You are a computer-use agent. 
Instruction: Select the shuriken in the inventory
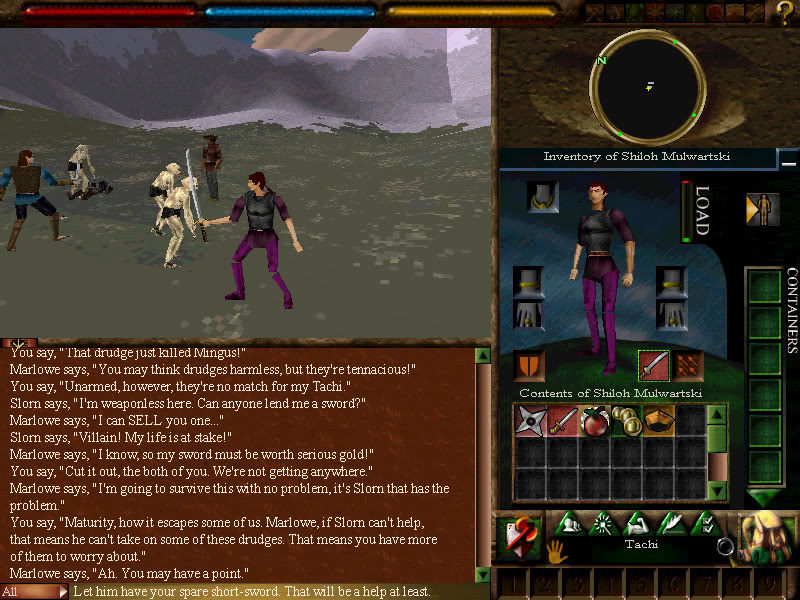[530, 421]
